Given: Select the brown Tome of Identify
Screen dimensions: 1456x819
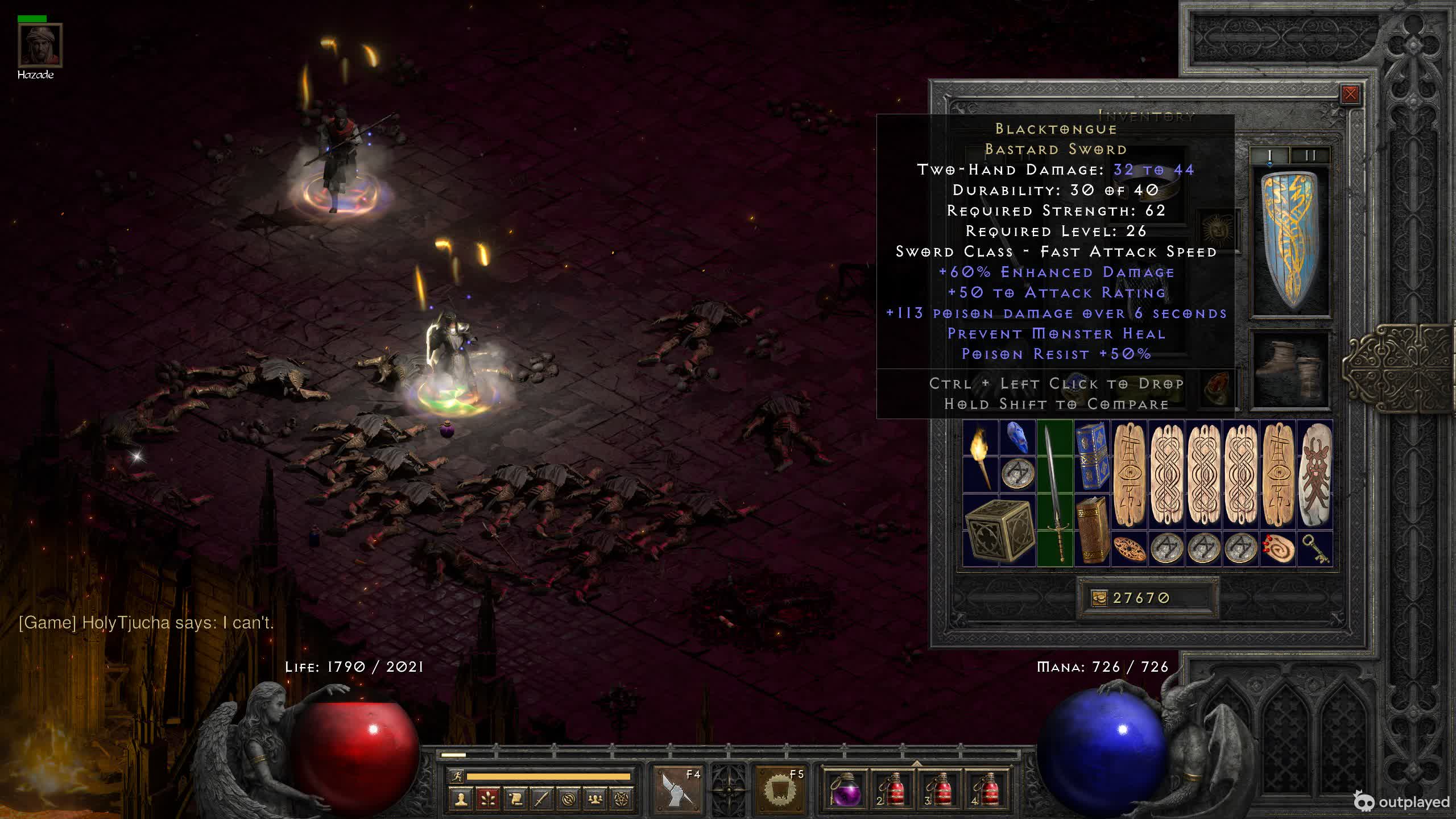Looking at the screenshot, I should 1092,530.
